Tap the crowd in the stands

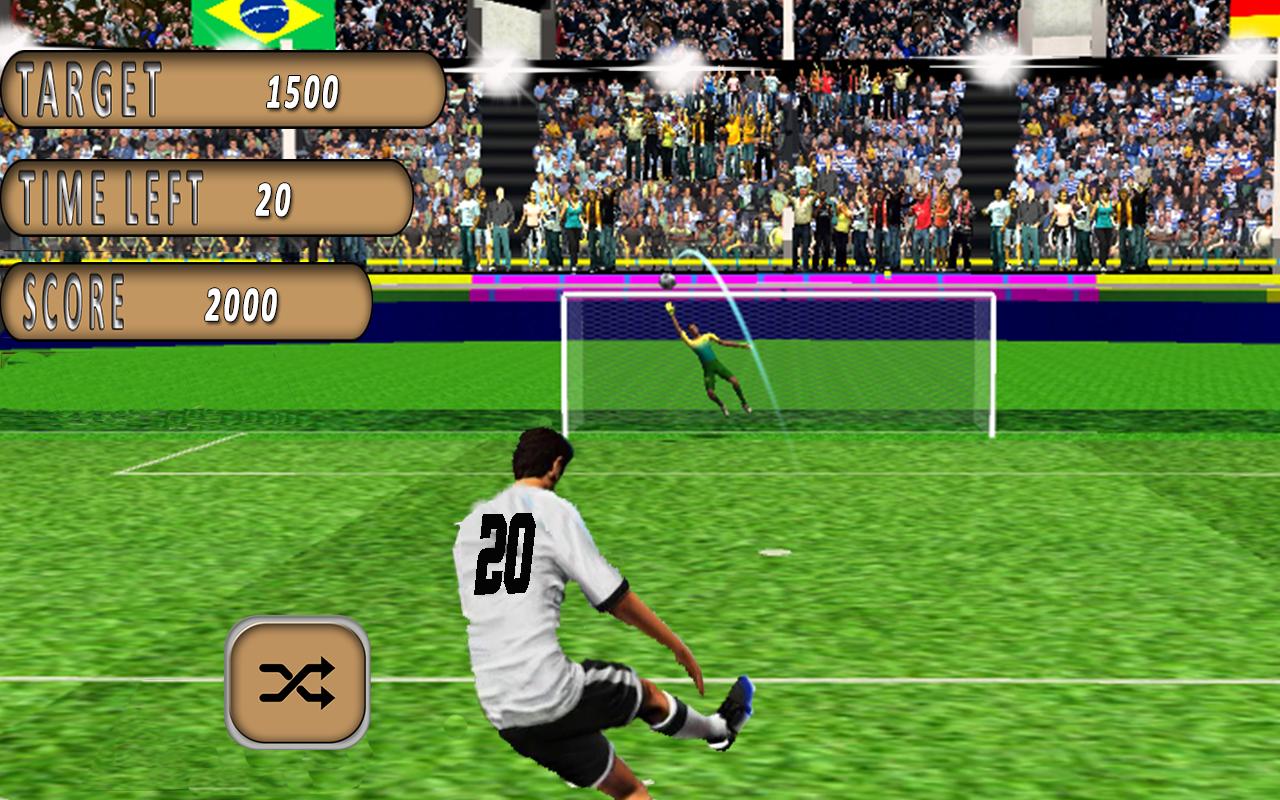pos(950,150)
